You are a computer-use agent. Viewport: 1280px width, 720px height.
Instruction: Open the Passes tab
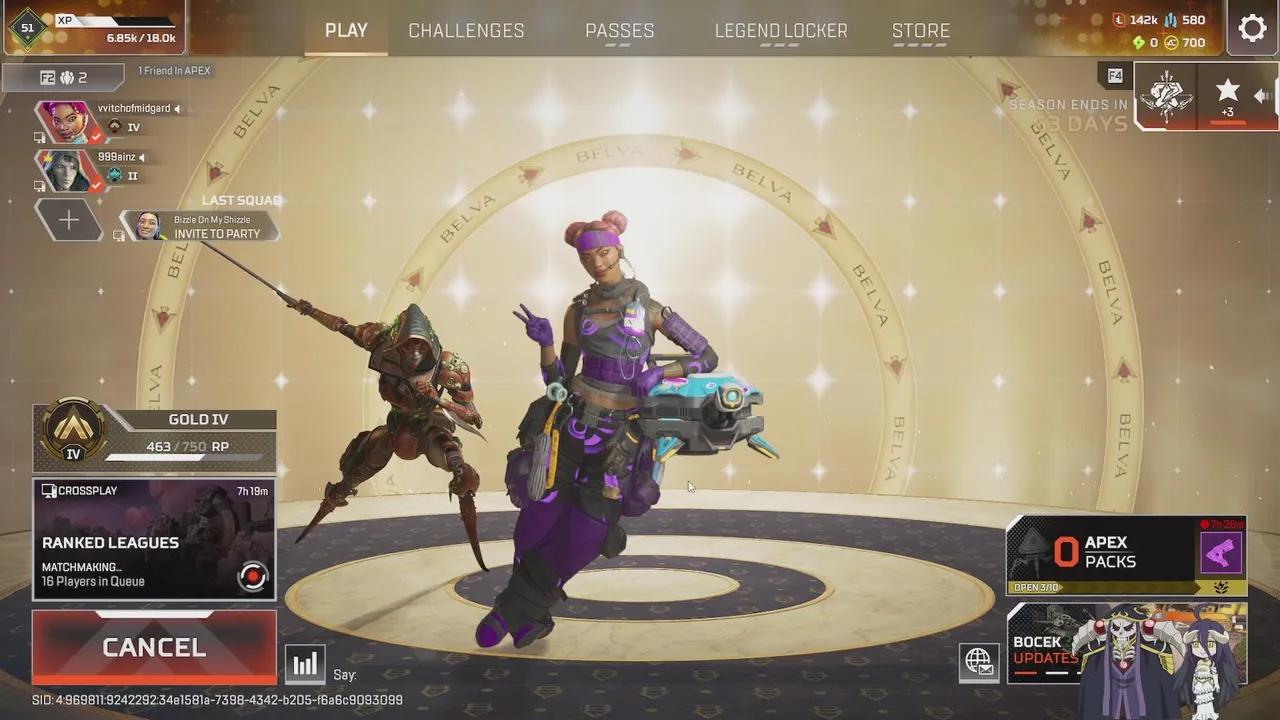tap(619, 31)
